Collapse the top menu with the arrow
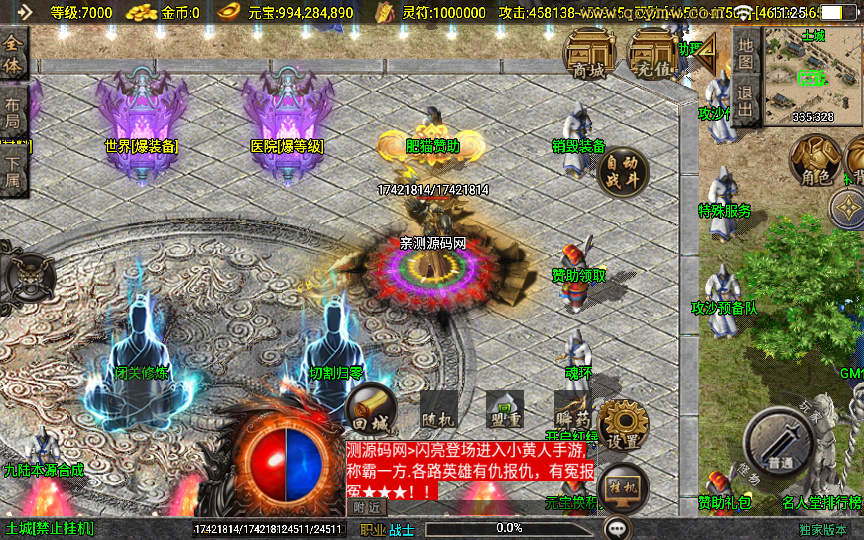The height and width of the screenshot is (540, 864). [x=707, y=48]
